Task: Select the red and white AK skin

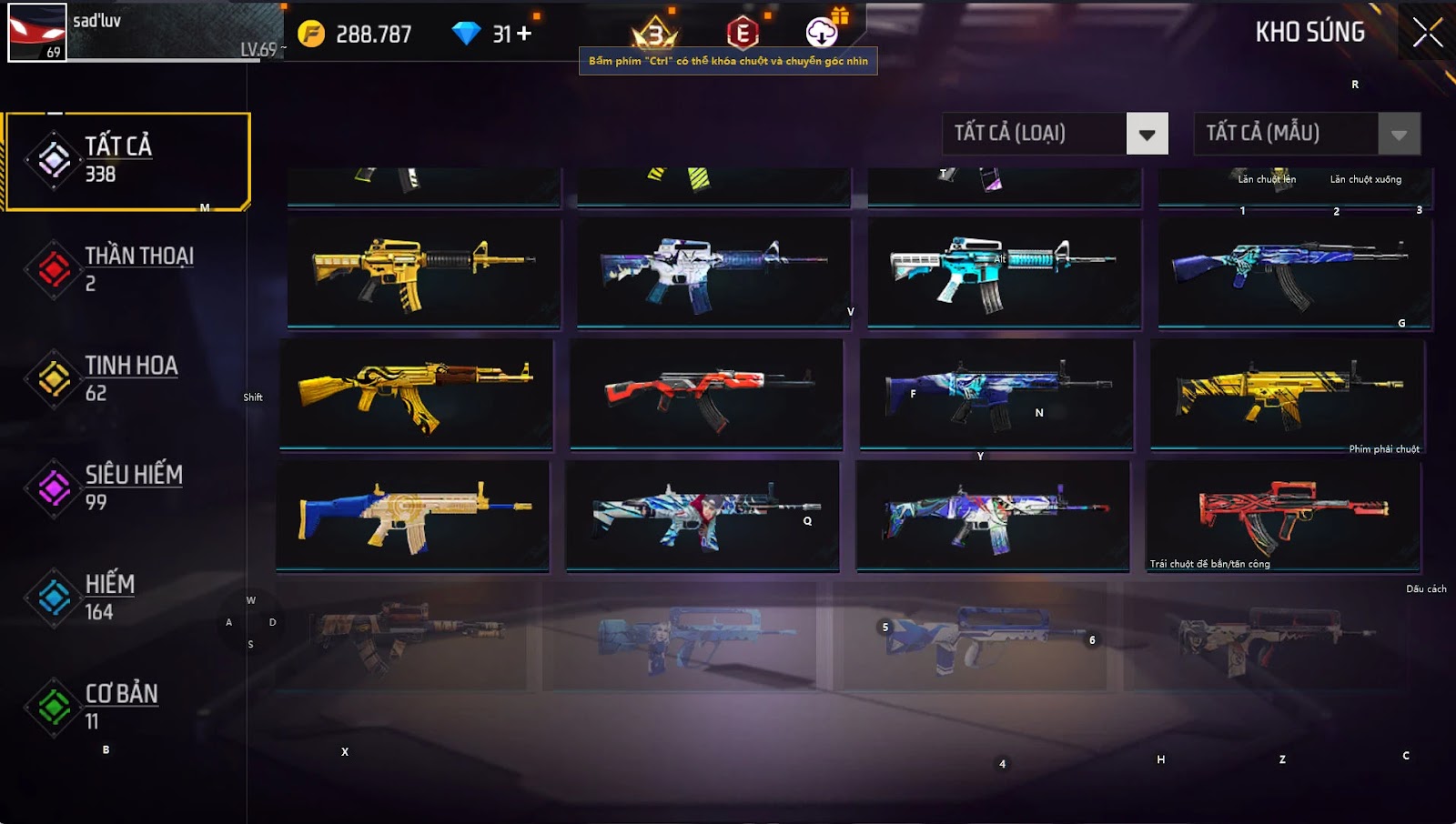Action: click(706, 393)
